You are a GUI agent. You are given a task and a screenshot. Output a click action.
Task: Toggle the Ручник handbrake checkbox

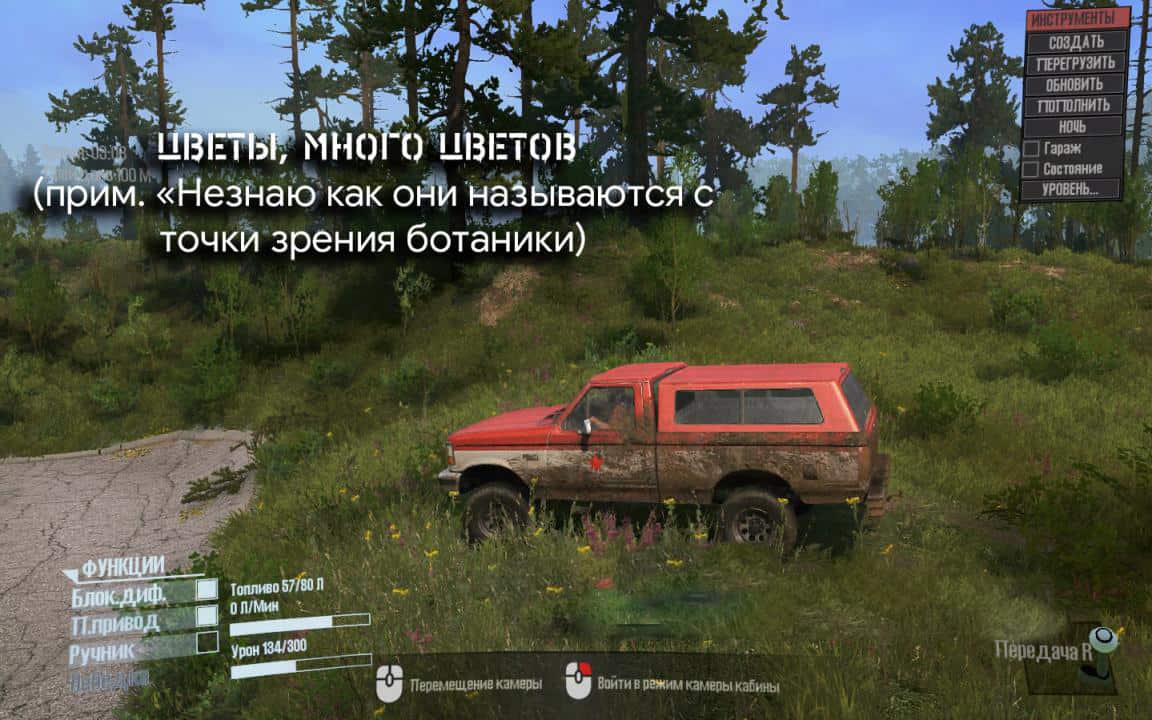coord(207,642)
